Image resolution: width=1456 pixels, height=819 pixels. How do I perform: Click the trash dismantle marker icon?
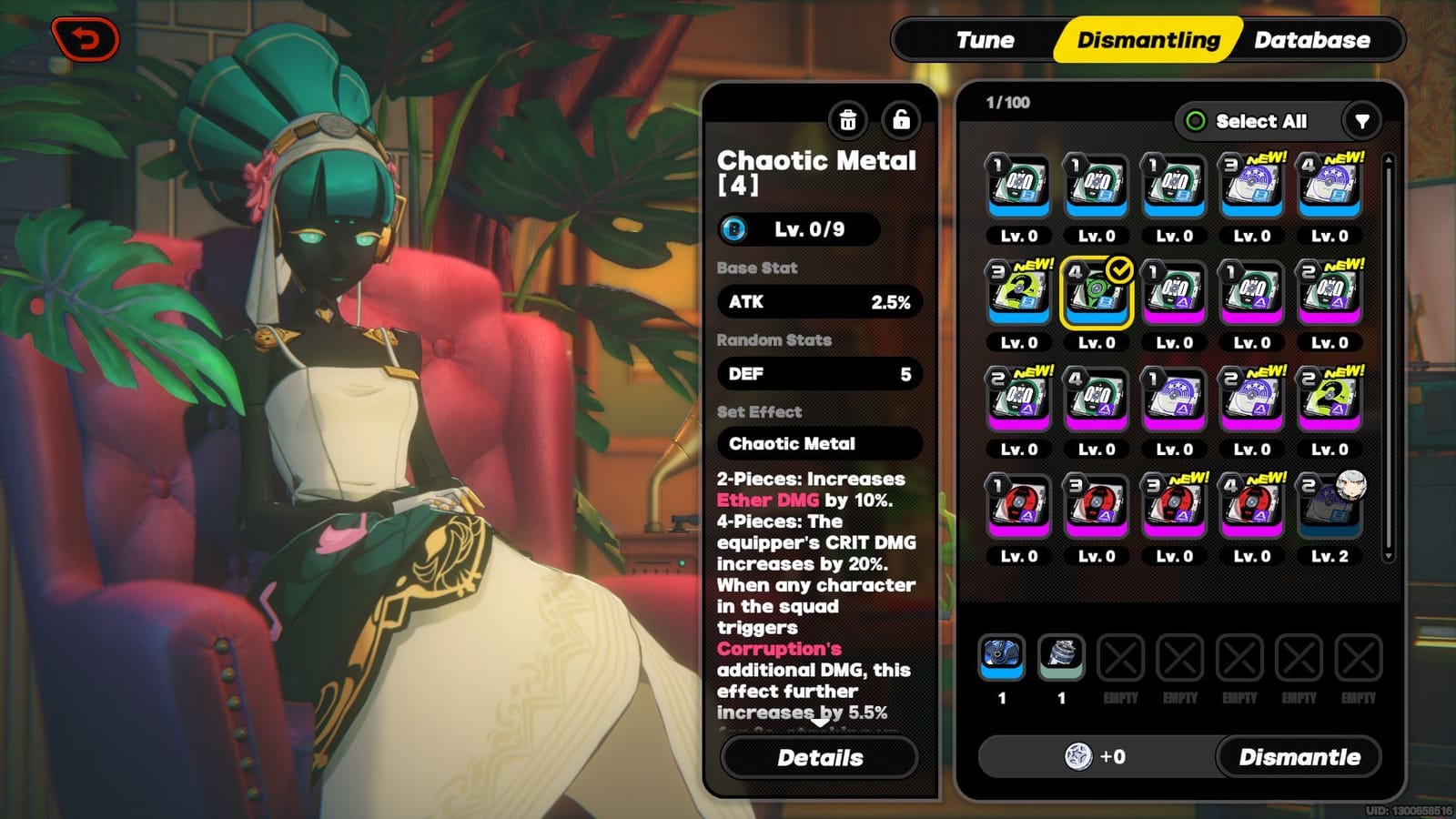pyautogui.click(x=846, y=122)
